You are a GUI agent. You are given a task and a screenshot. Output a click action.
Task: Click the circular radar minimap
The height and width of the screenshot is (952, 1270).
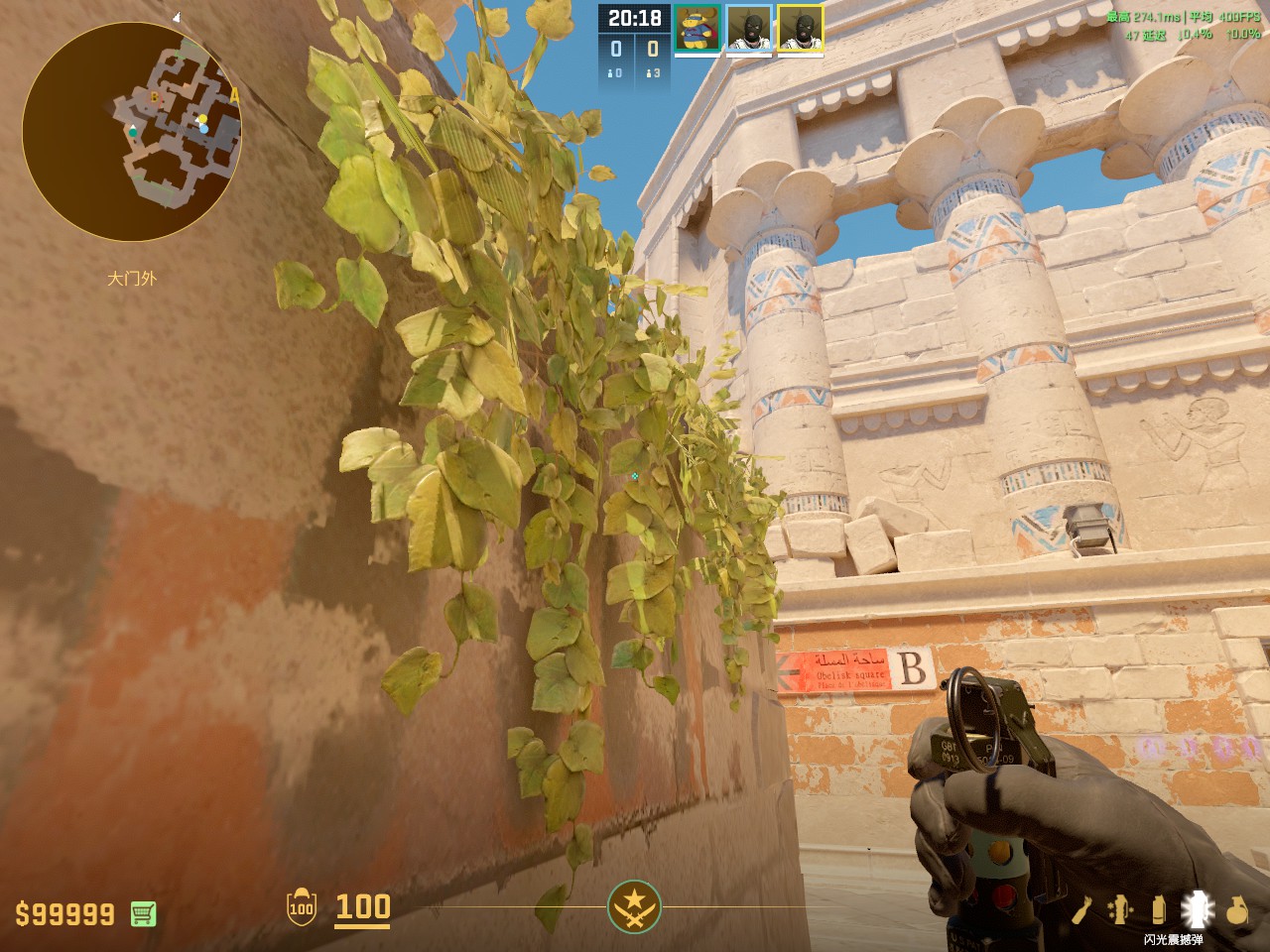tap(132, 132)
